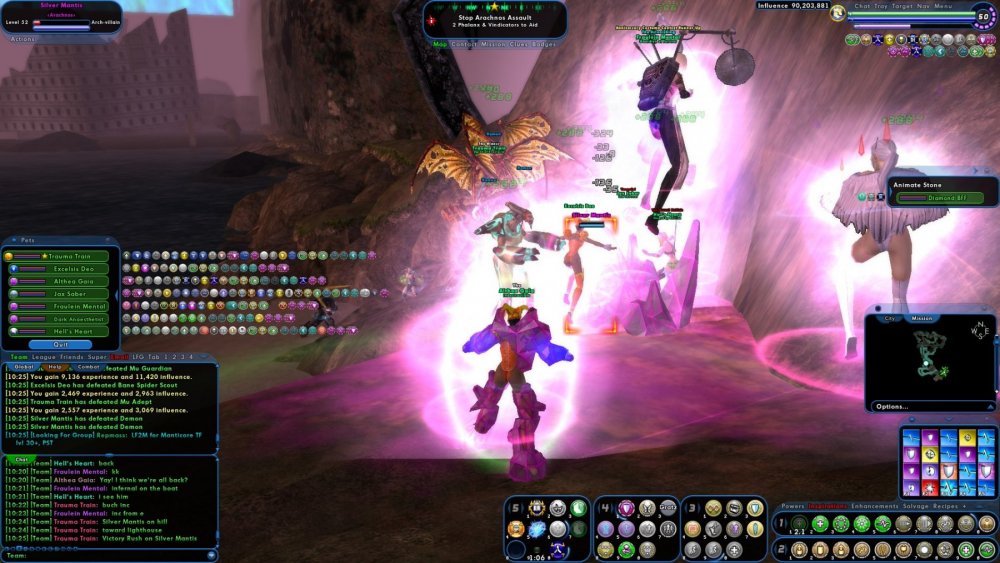Switch minimap to the City tab

pos(890,318)
